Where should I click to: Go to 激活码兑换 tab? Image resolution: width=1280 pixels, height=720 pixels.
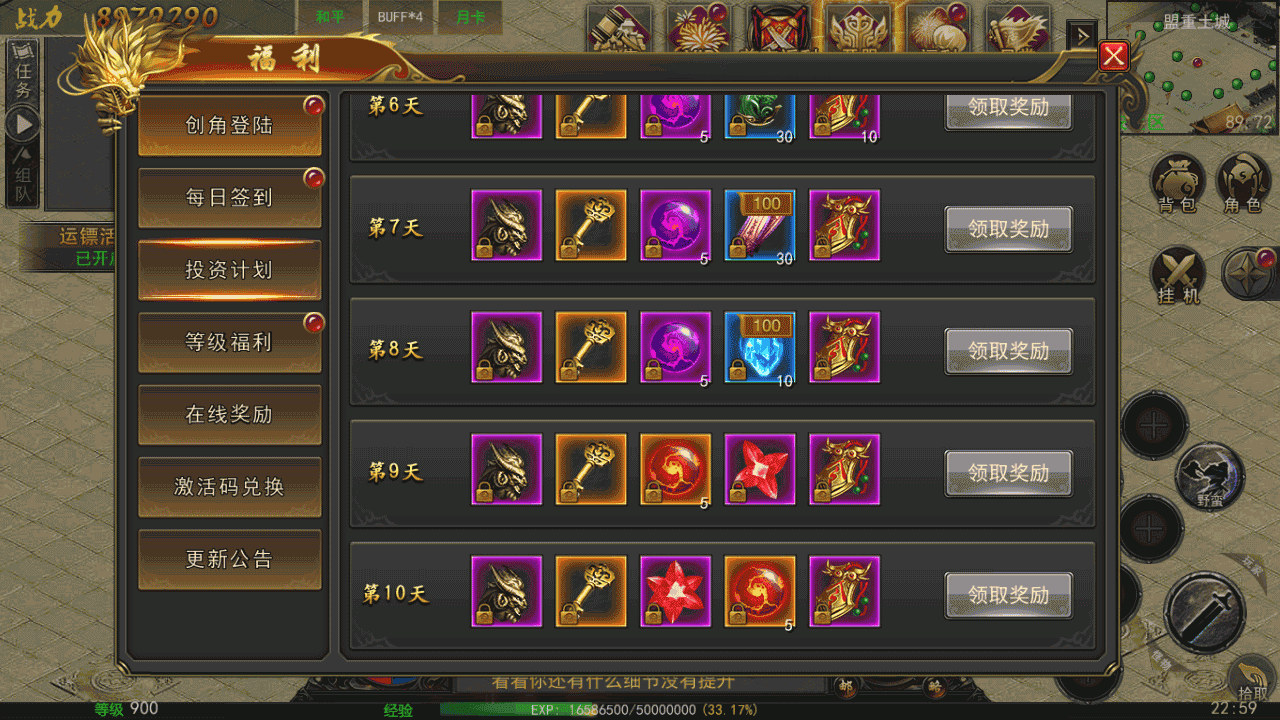point(229,487)
